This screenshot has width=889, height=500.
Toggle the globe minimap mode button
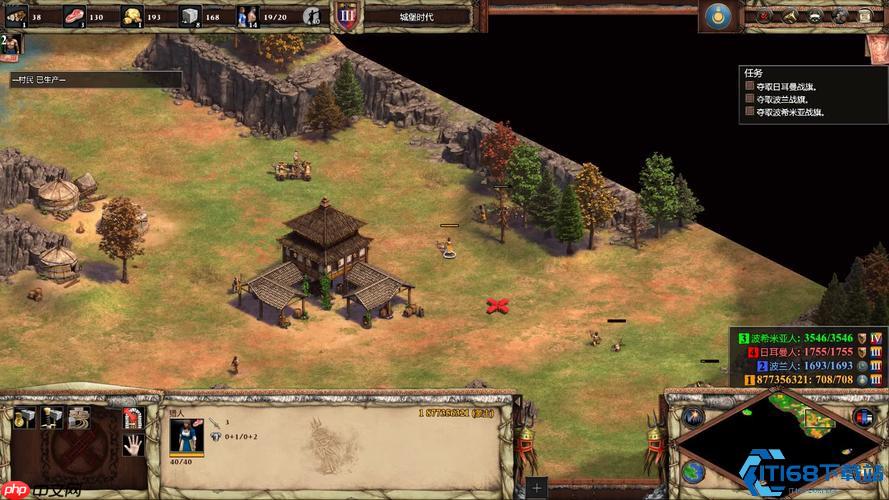693,471
